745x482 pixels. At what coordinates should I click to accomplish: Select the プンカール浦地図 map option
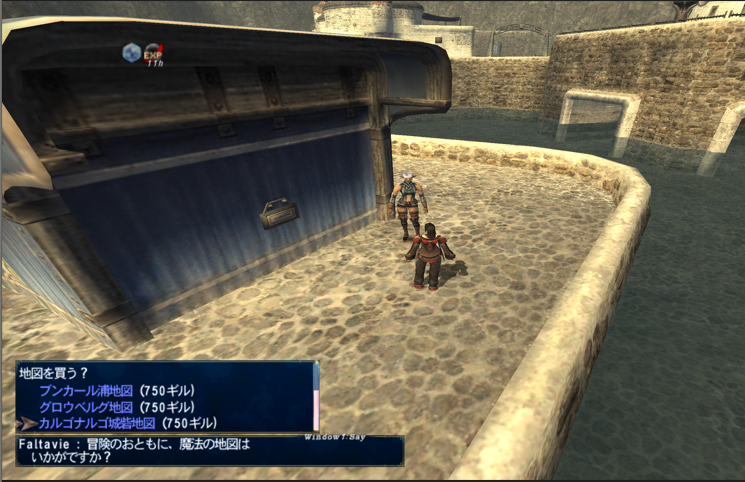click(x=117, y=390)
